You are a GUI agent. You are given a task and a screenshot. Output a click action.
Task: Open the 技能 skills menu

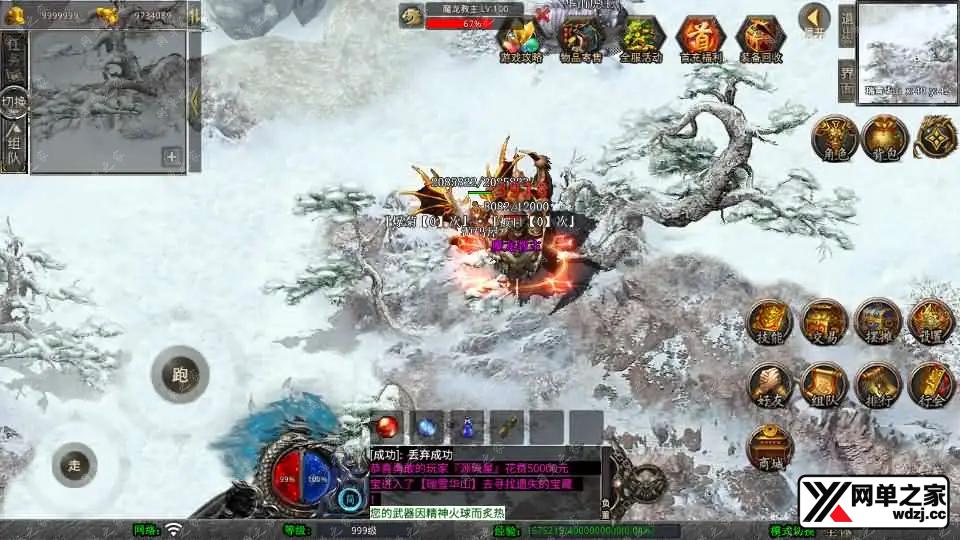click(x=770, y=321)
